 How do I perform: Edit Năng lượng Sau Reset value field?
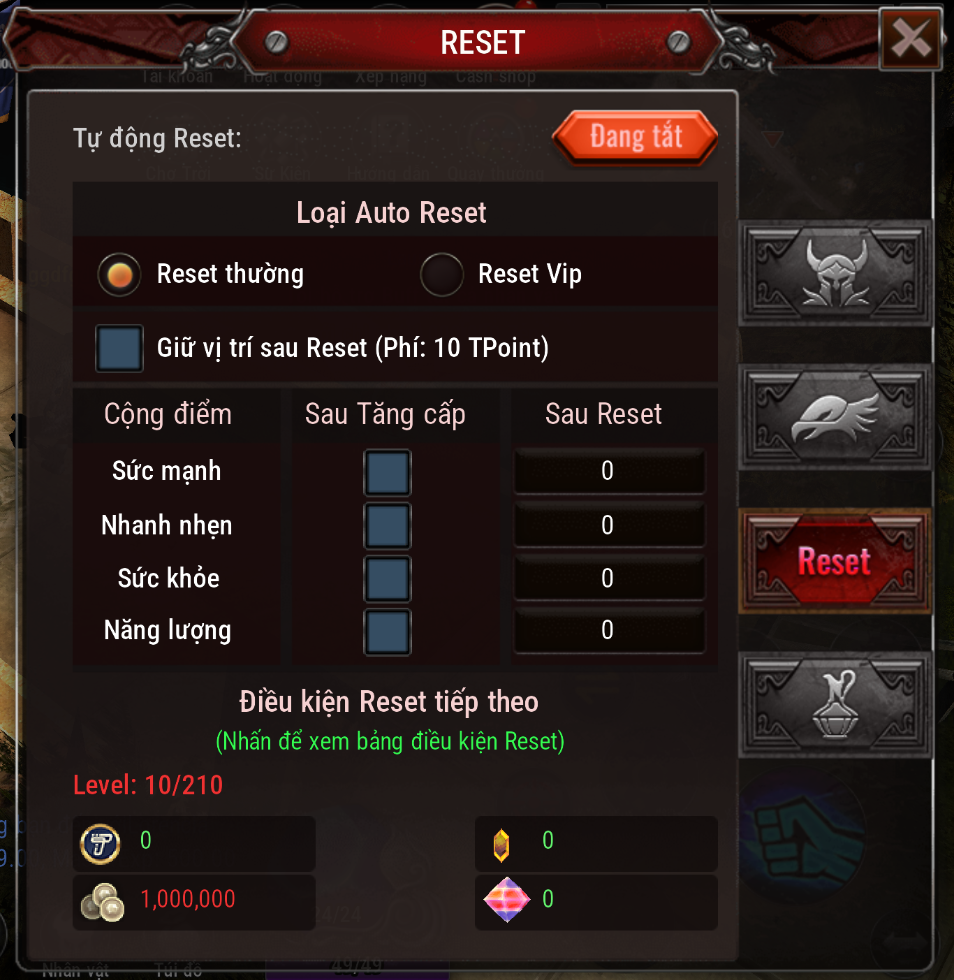coord(609,631)
